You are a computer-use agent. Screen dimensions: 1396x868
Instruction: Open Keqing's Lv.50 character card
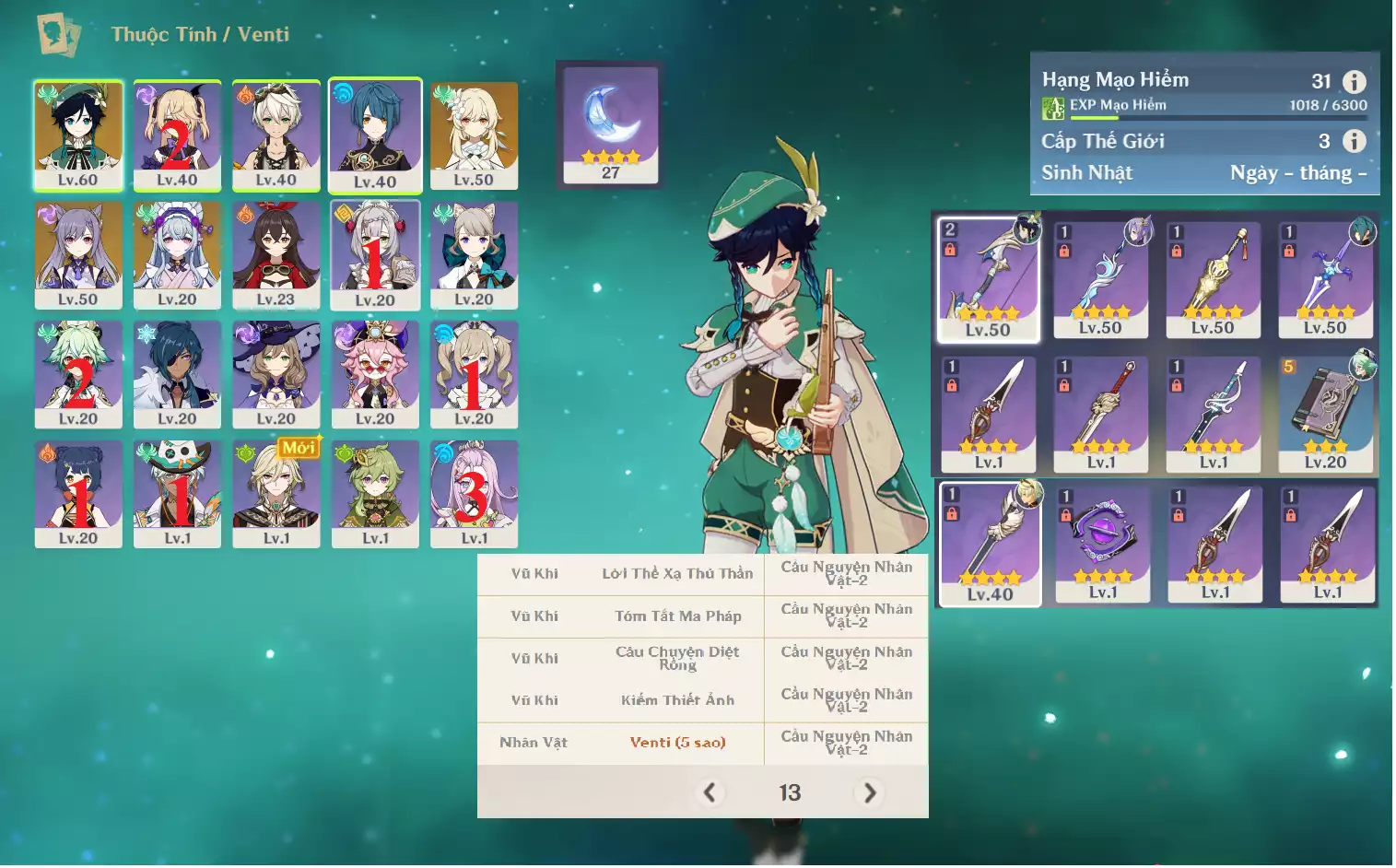click(78, 255)
